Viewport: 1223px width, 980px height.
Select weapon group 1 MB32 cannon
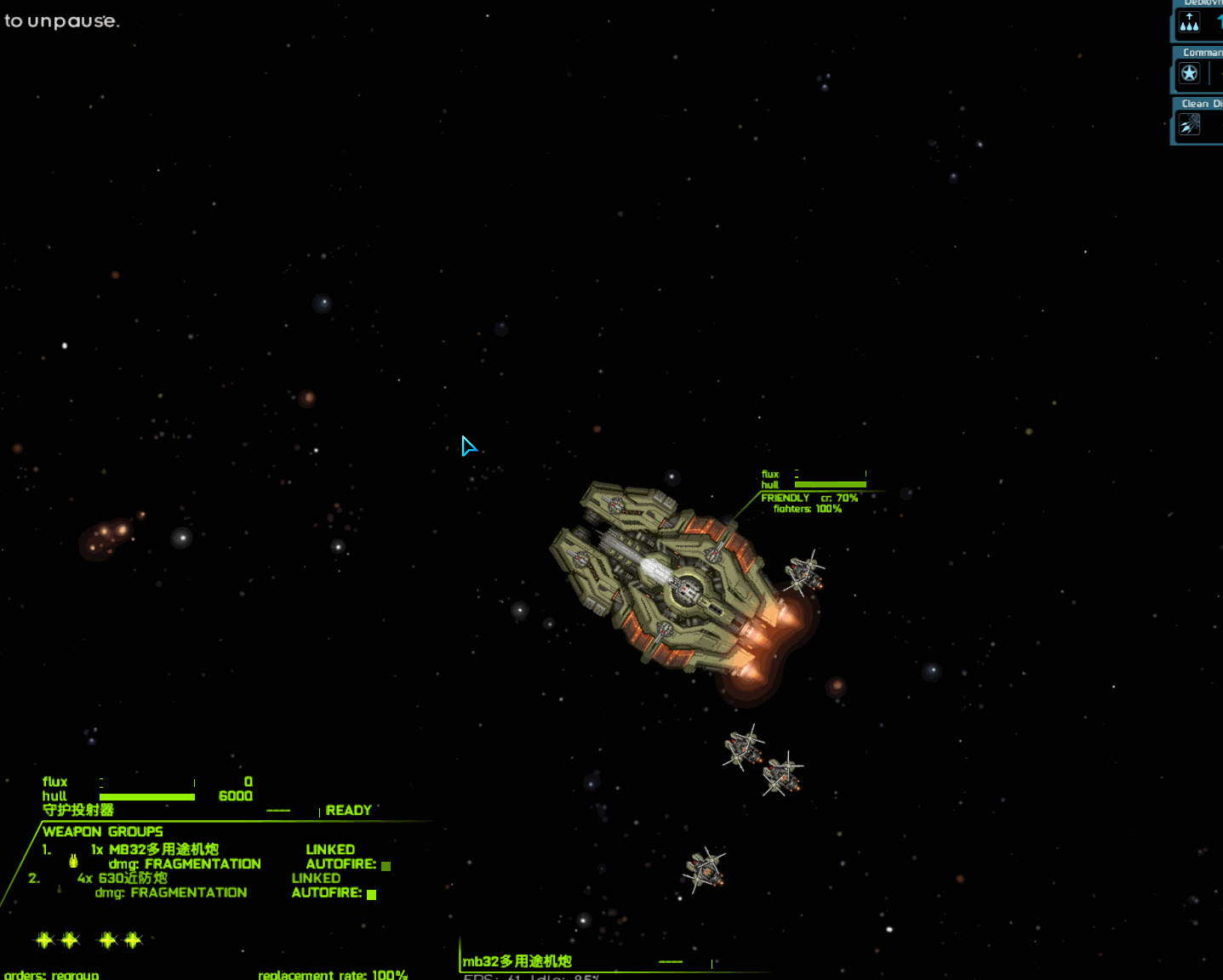(163, 850)
